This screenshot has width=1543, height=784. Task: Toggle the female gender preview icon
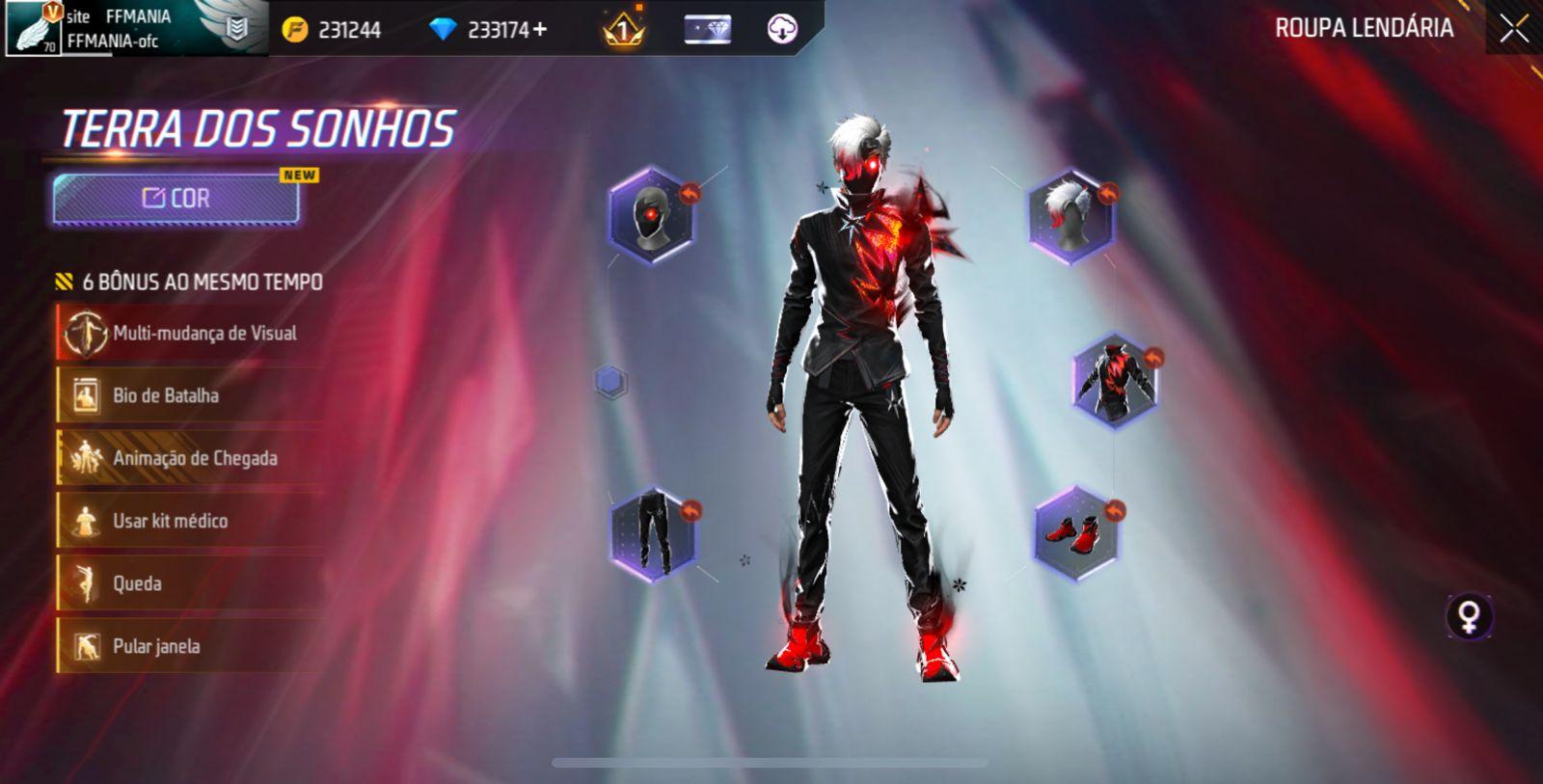click(1469, 617)
